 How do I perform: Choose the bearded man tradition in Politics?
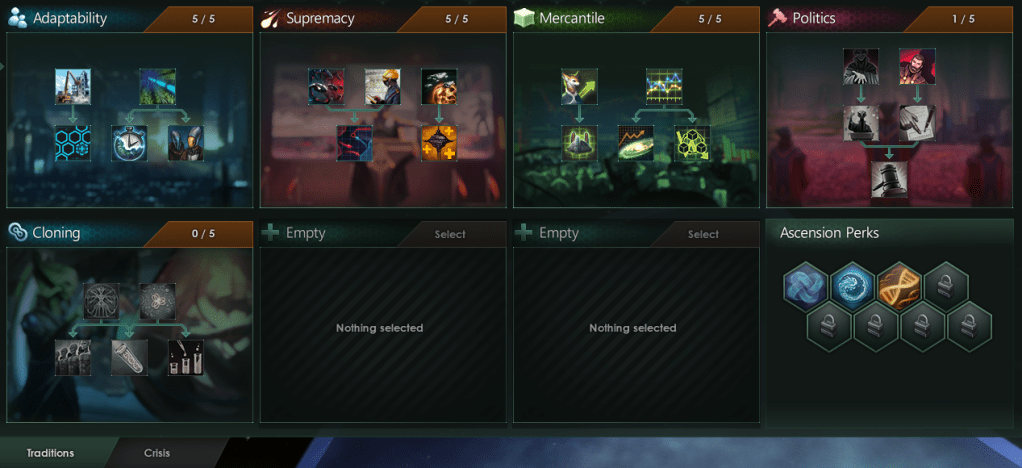[917, 67]
